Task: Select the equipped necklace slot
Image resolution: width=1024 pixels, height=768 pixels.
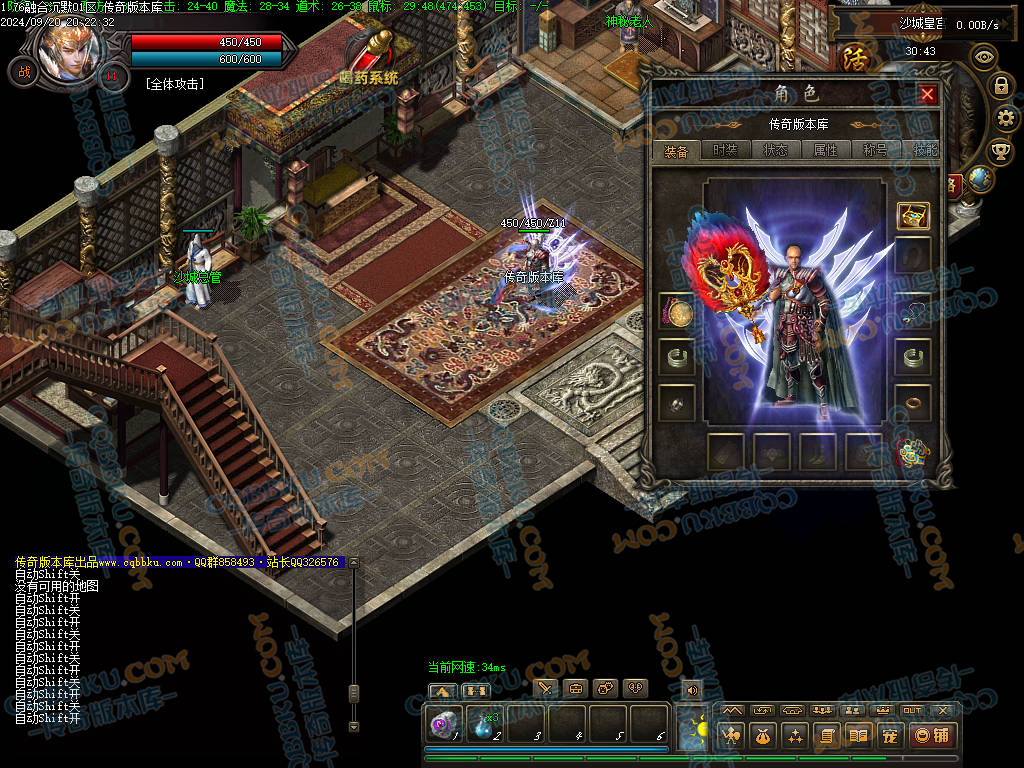Action: point(912,311)
